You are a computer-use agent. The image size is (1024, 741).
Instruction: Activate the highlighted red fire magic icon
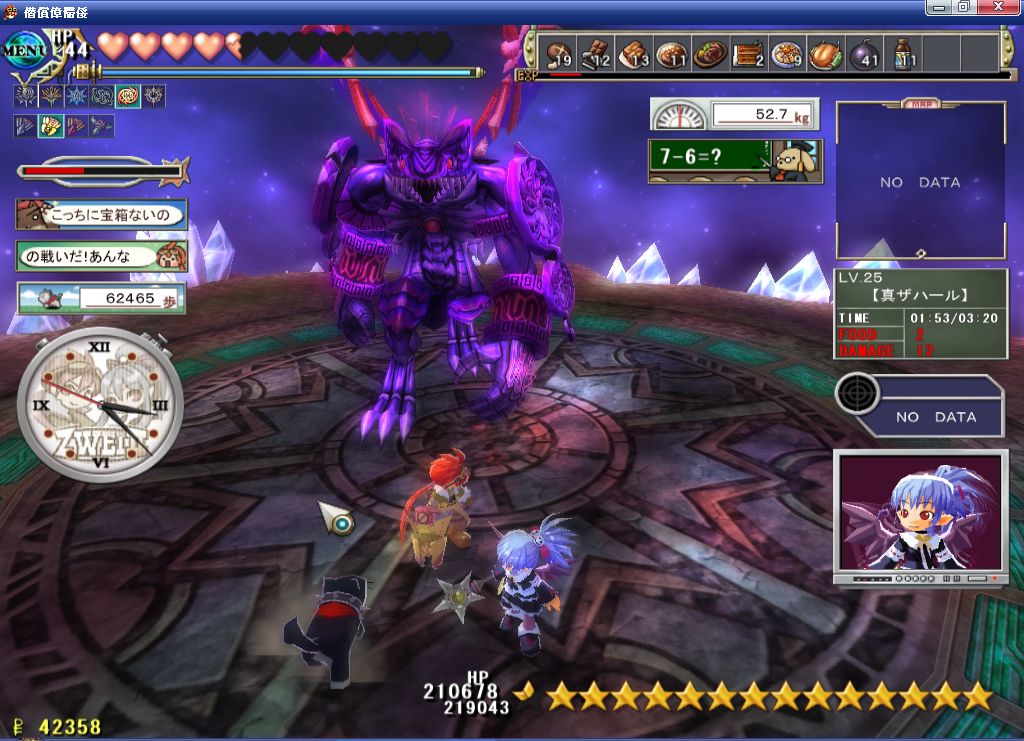128,97
